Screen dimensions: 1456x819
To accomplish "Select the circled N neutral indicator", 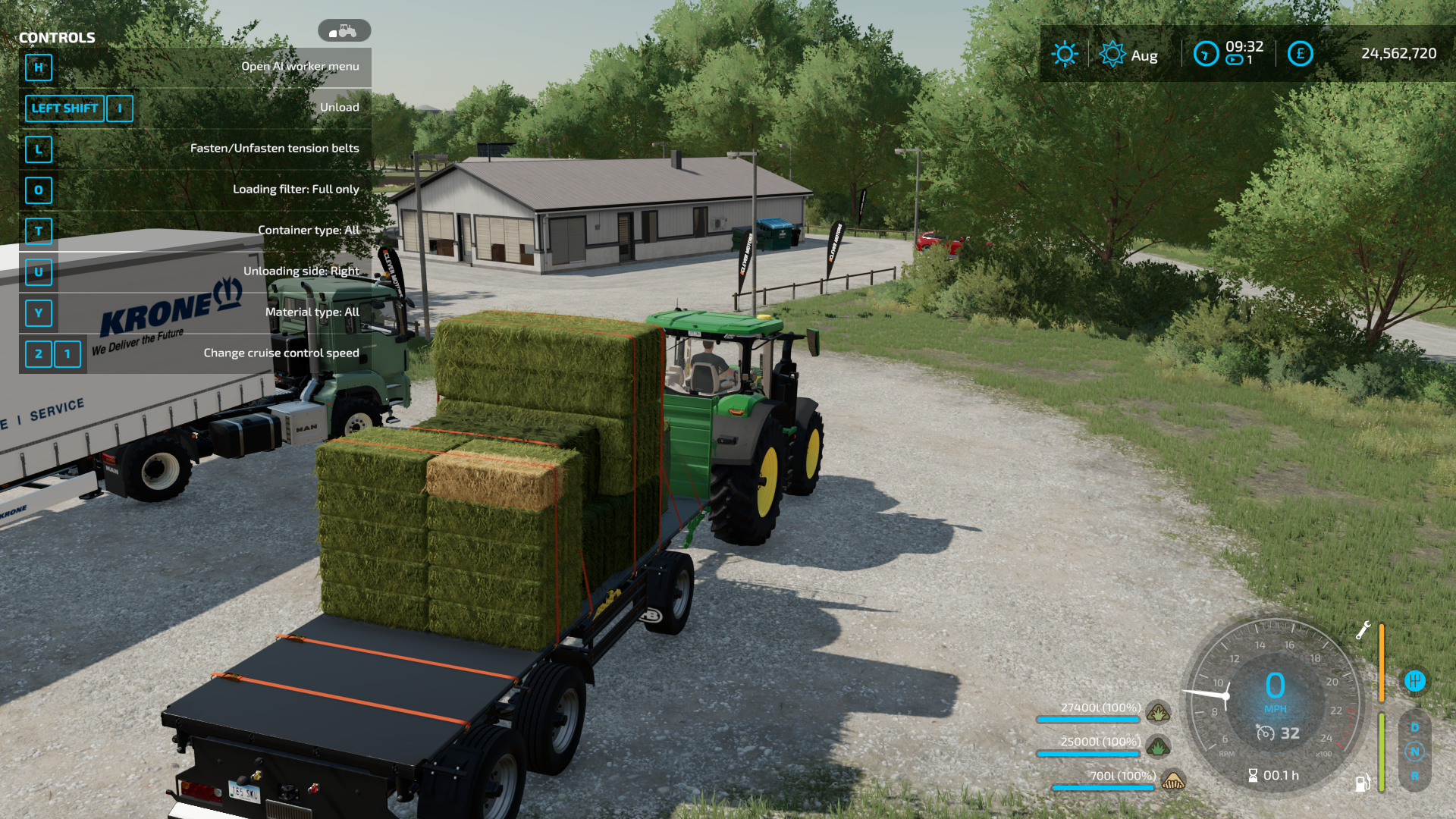I will (1415, 752).
